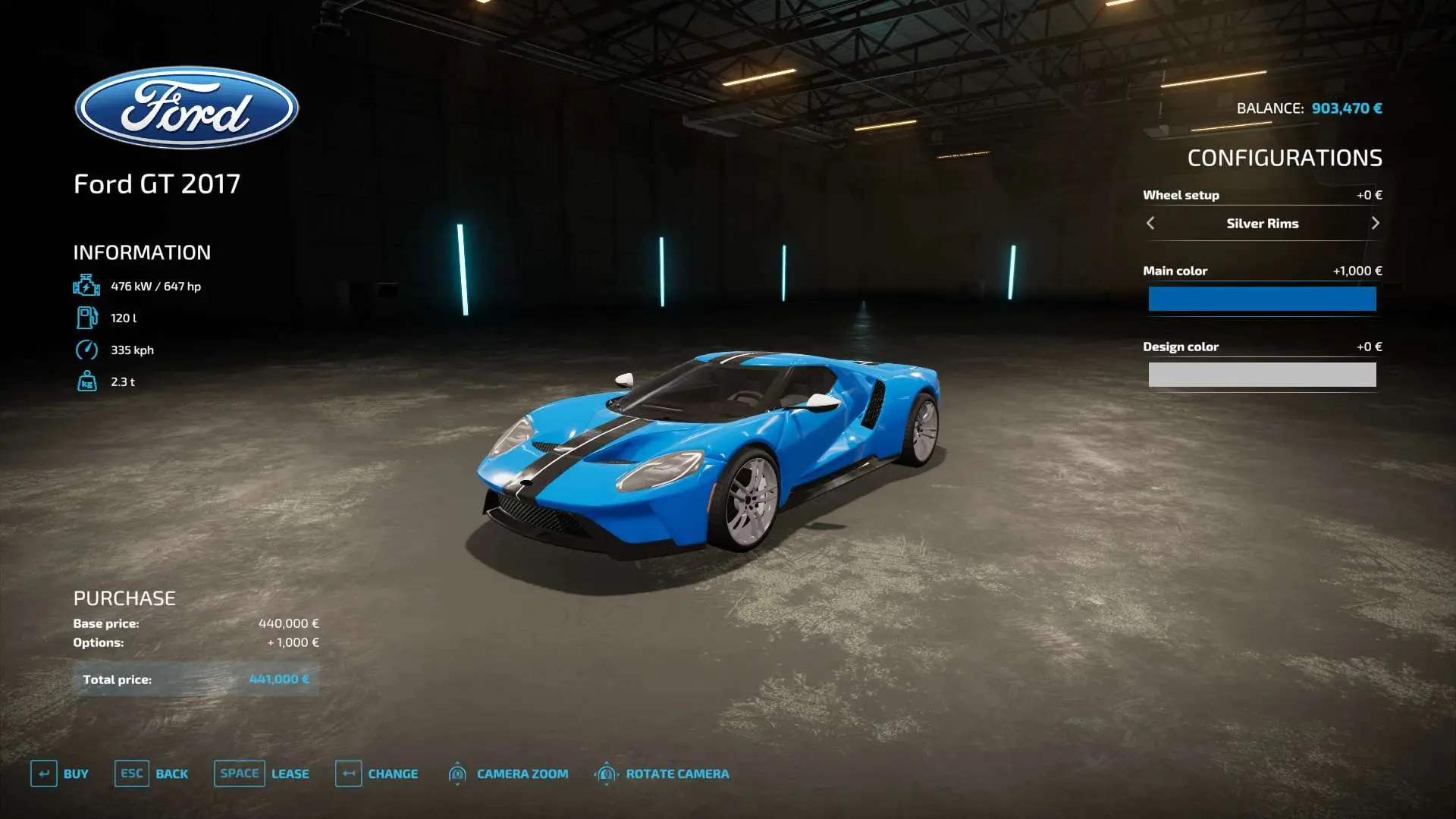Click the Change arrow icon

click(348, 773)
